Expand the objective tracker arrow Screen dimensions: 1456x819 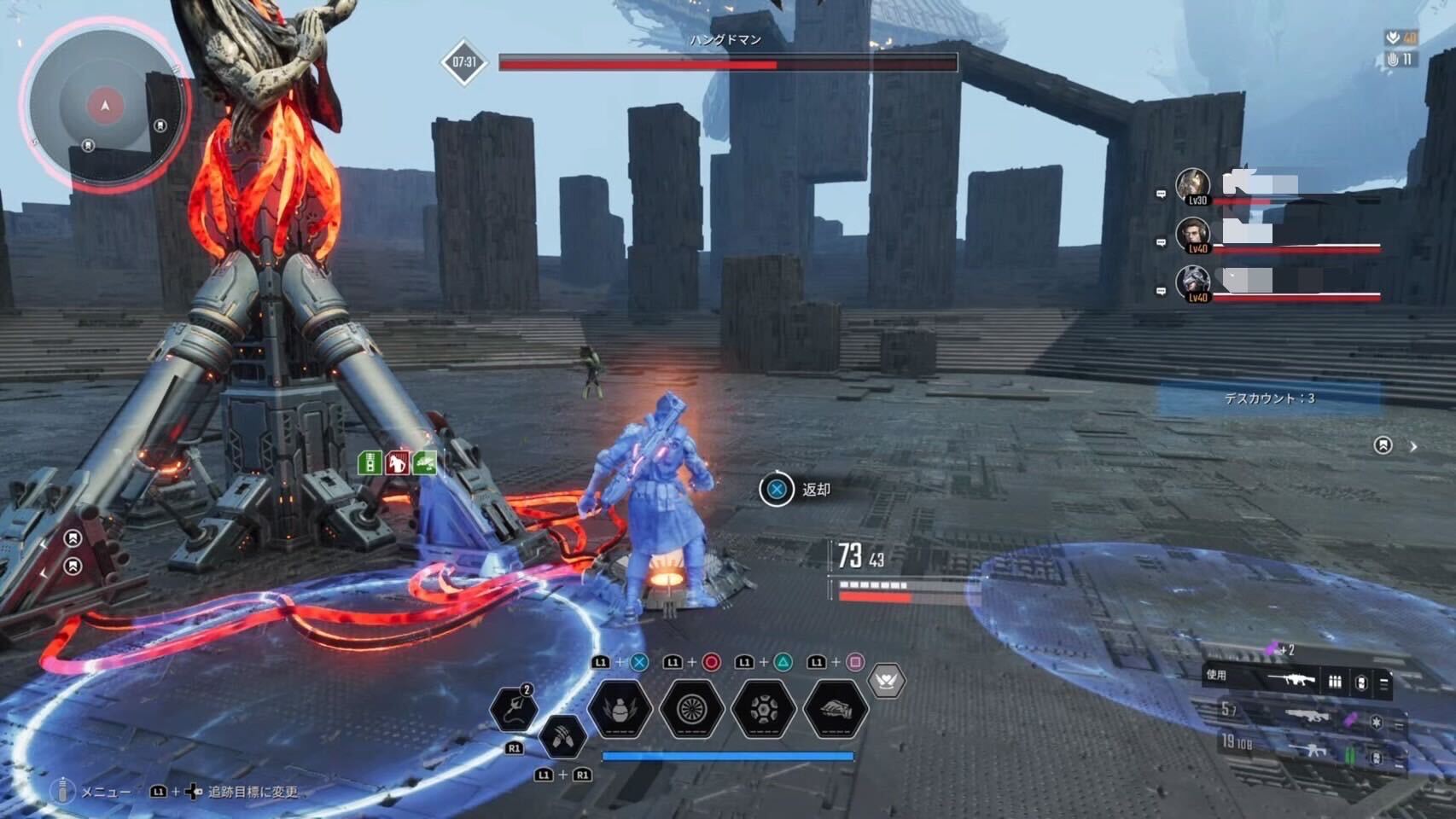1413,446
